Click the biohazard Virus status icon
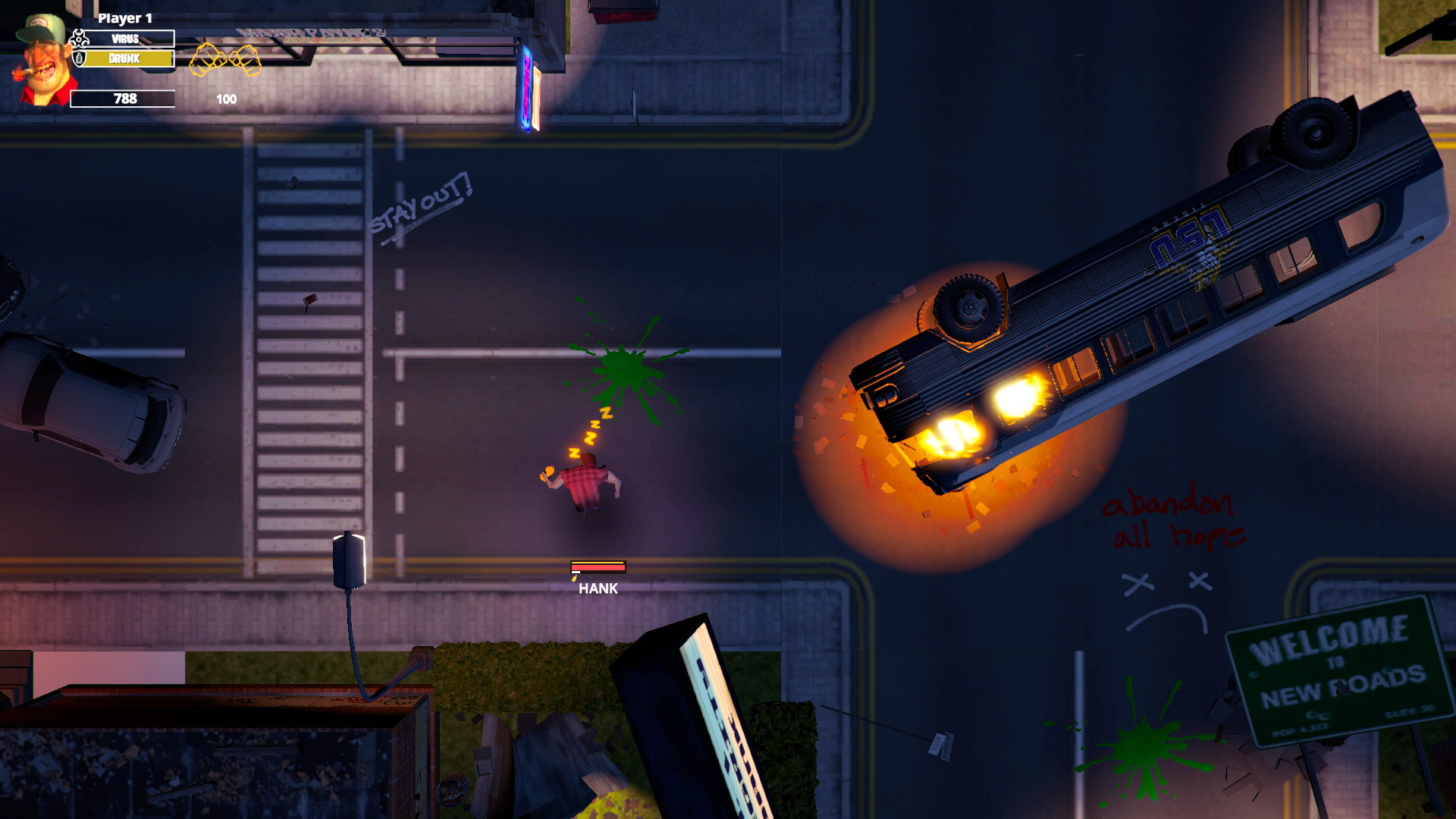 (78, 38)
